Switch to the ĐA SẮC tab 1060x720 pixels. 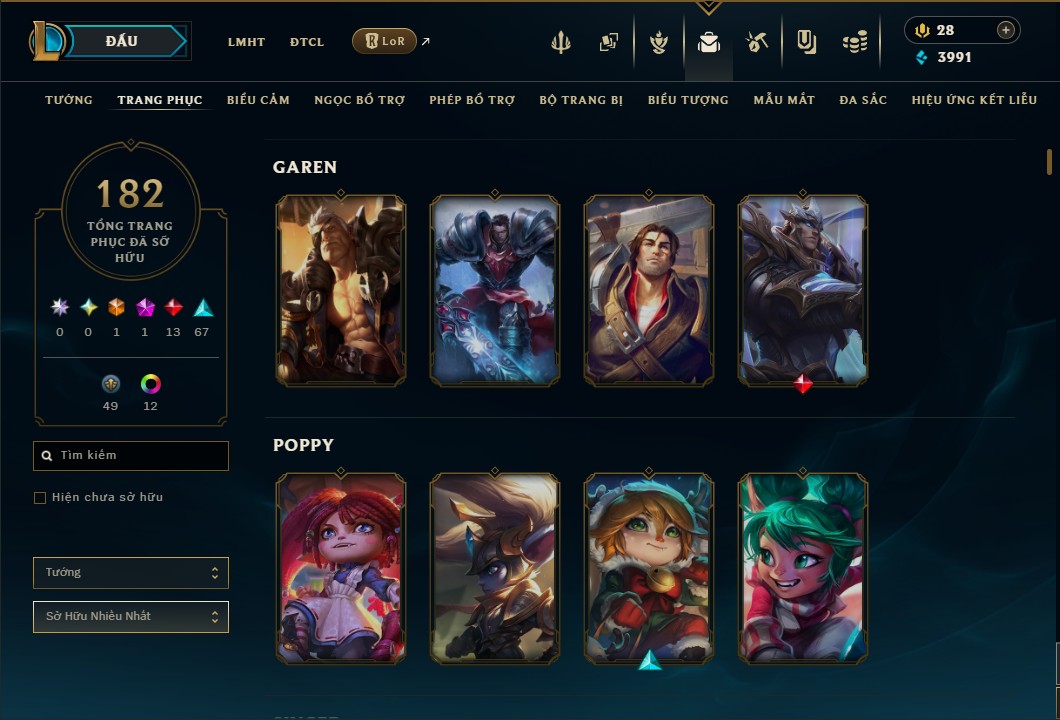[x=863, y=100]
